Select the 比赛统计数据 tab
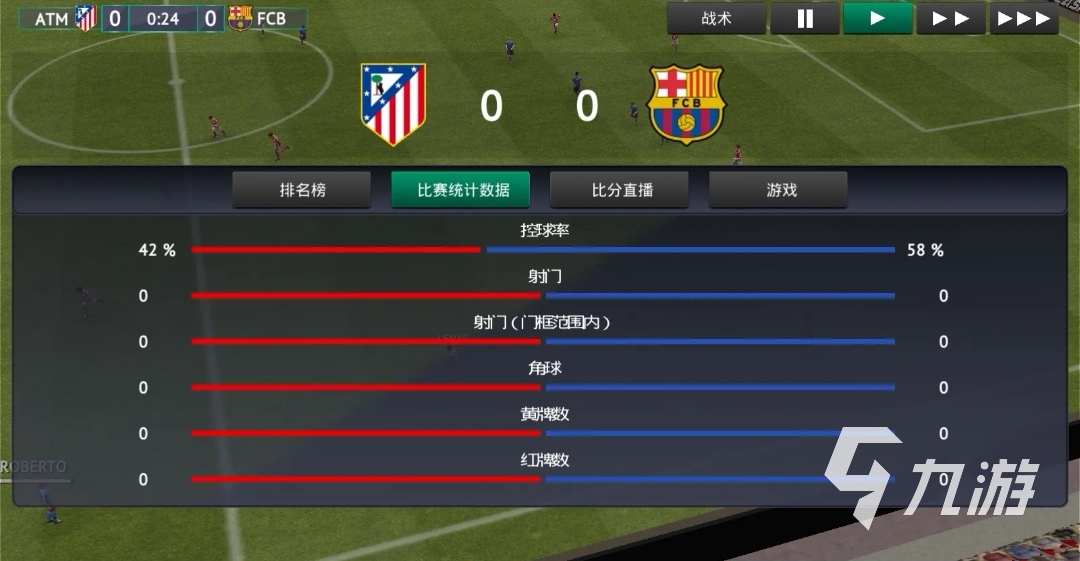This screenshot has height=561, width=1080. (x=460, y=190)
